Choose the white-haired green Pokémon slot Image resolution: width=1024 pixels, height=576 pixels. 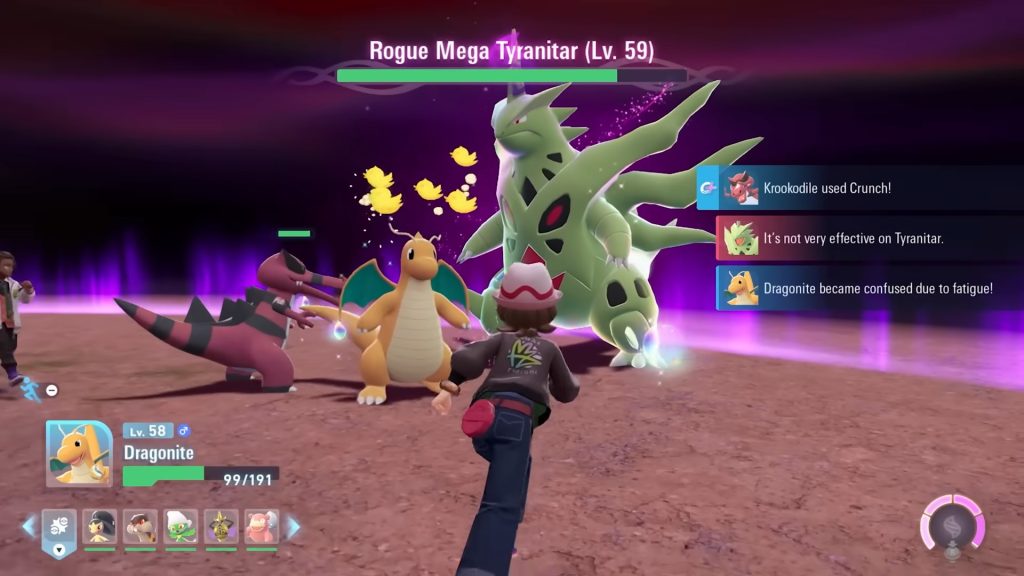tap(181, 527)
